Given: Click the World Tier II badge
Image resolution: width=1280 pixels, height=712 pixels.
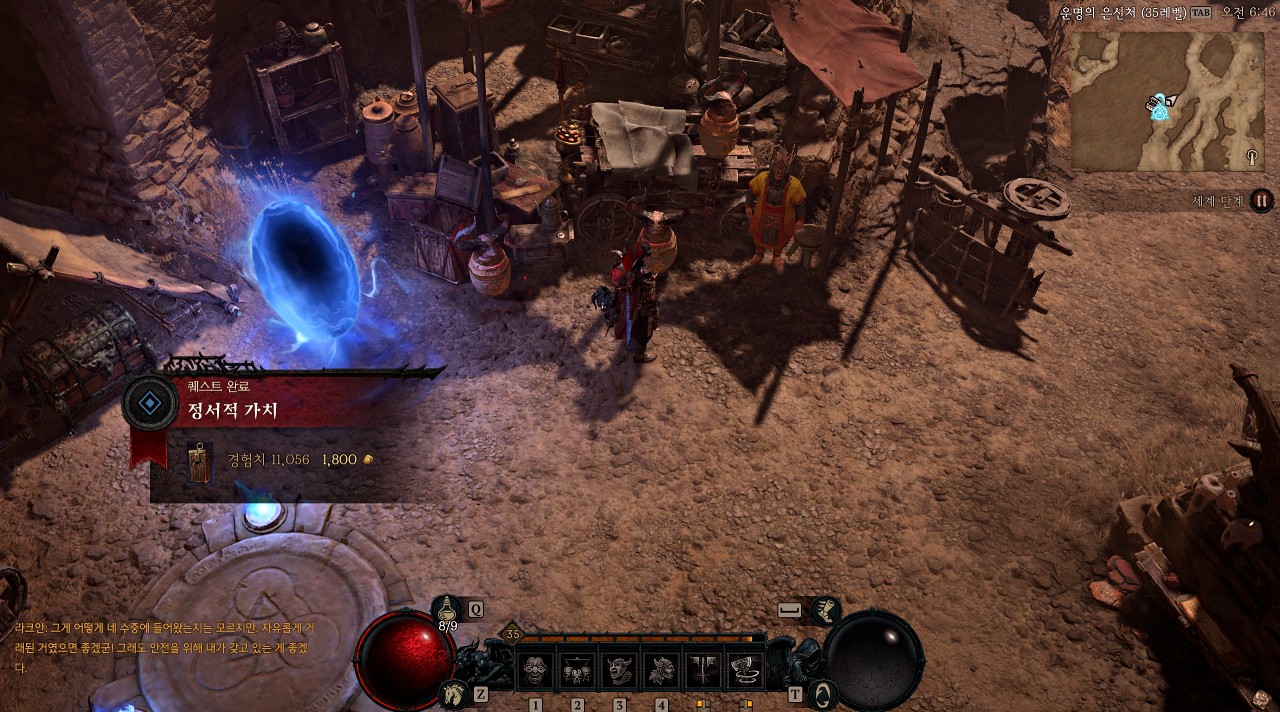Looking at the screenshot, I should pyautogui.click(x=1261, y=200).
